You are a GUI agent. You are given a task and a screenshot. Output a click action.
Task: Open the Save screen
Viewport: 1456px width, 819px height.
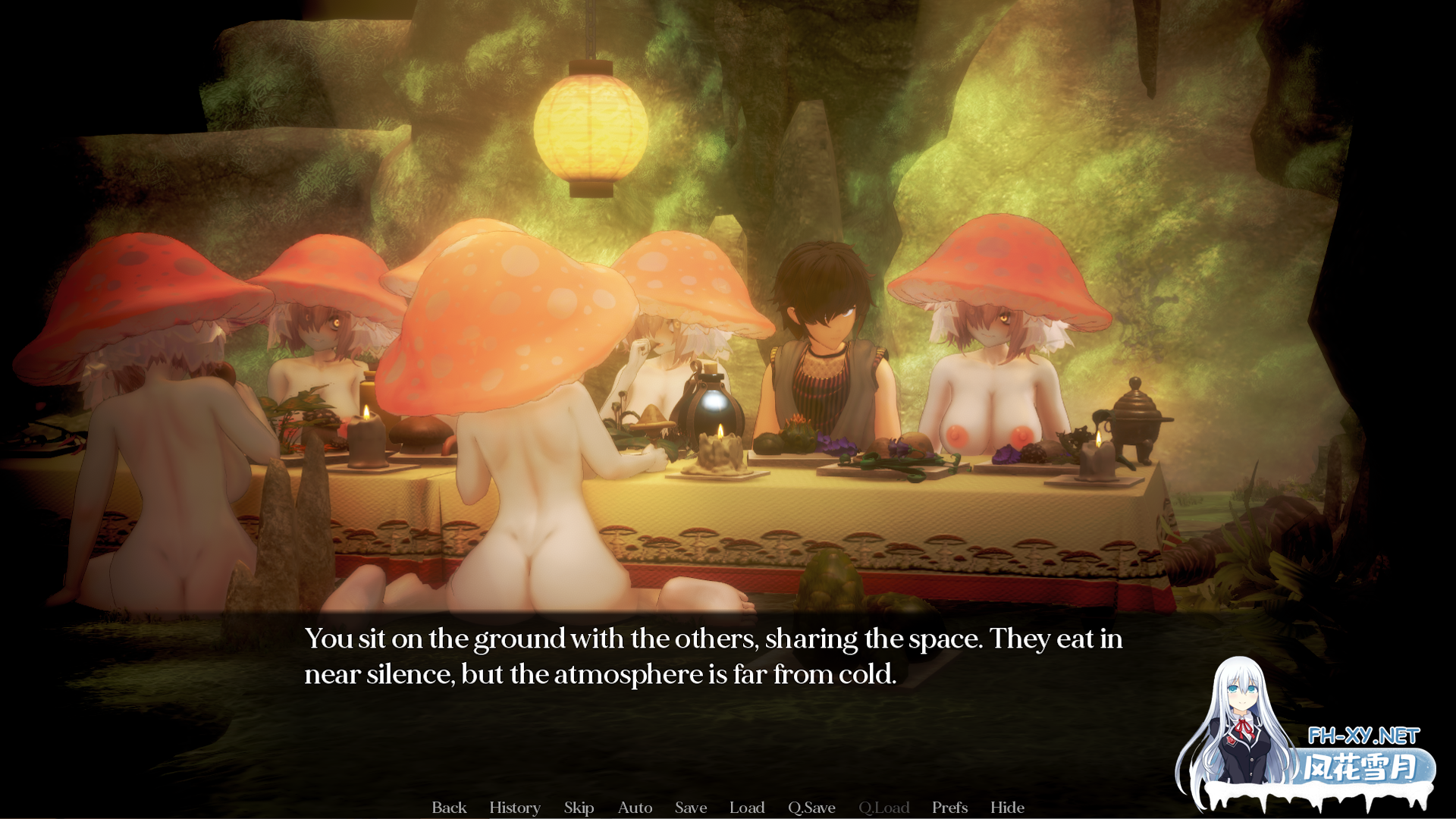tap(690, 808)
